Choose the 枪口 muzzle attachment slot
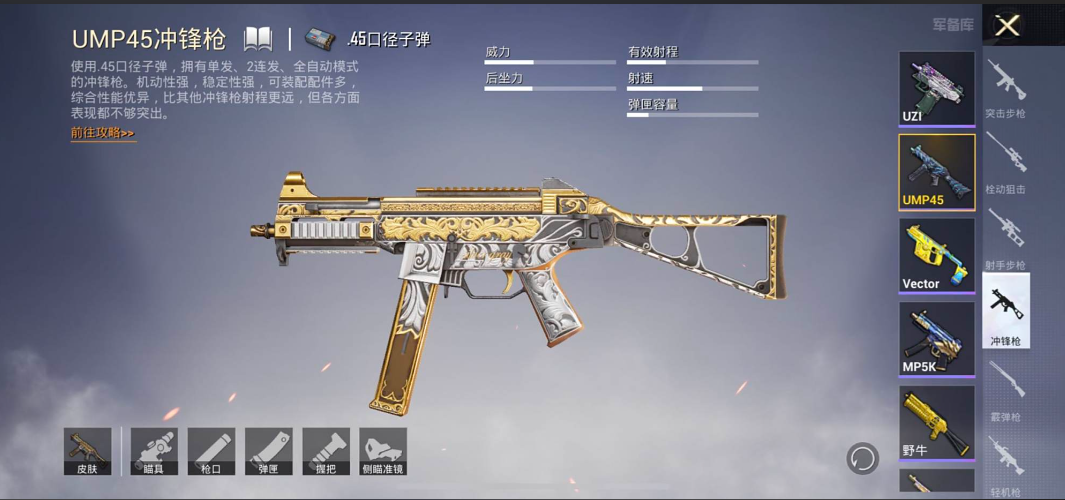 click(211, 452)
